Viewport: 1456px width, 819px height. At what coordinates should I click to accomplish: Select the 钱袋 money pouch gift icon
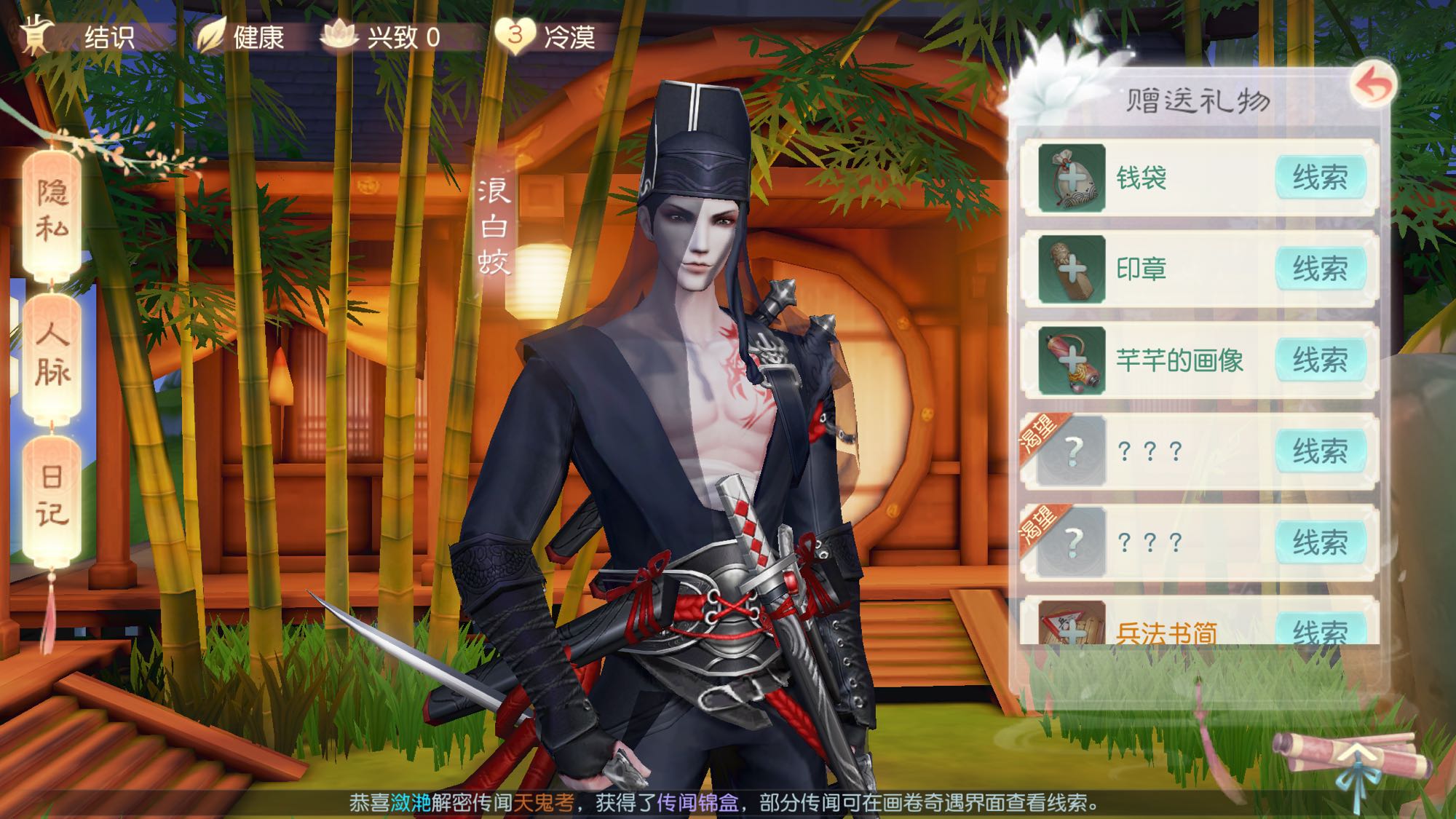pos(1074,179)
